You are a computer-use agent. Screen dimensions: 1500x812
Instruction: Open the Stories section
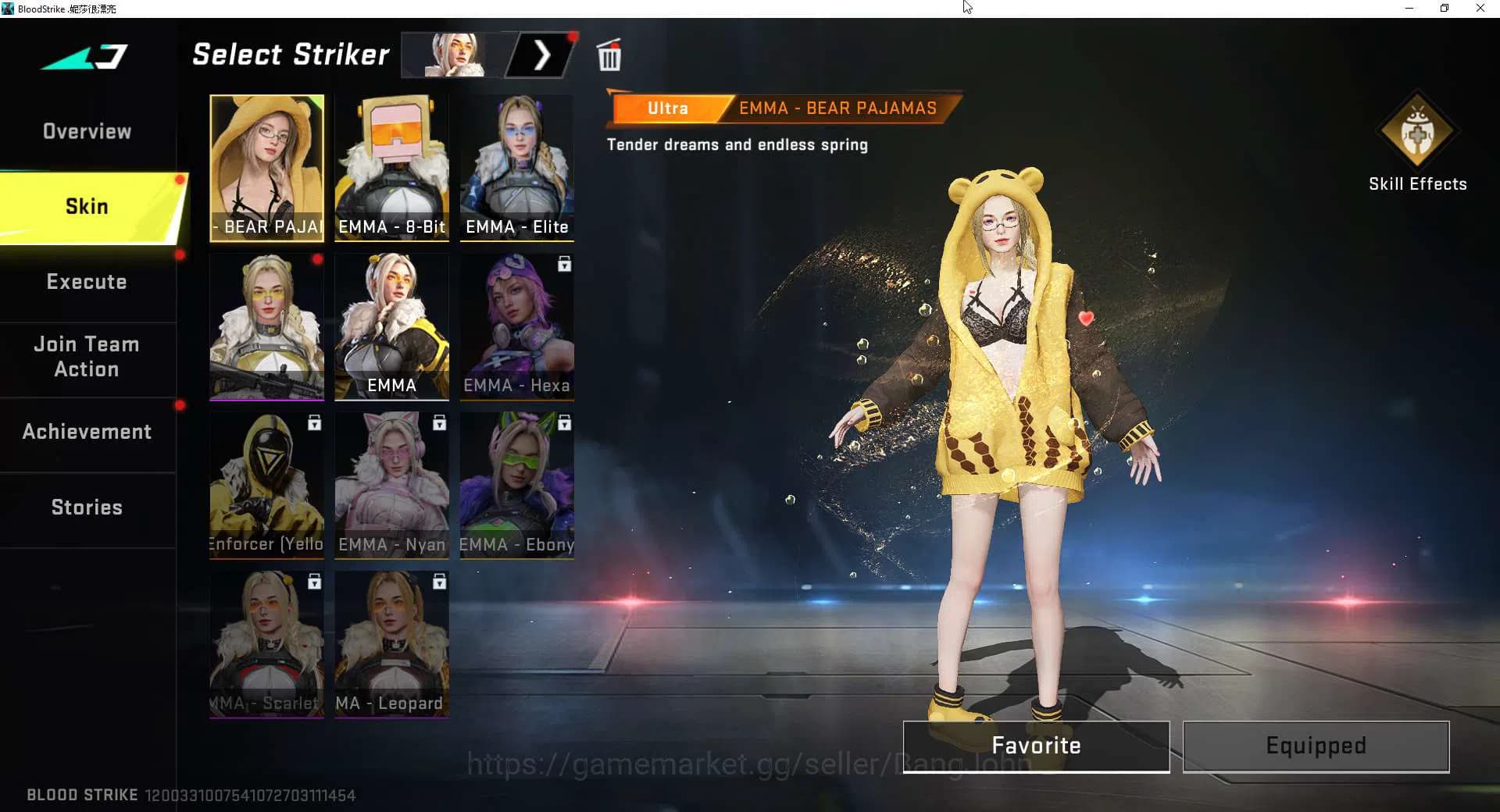[x=86, y=507]
